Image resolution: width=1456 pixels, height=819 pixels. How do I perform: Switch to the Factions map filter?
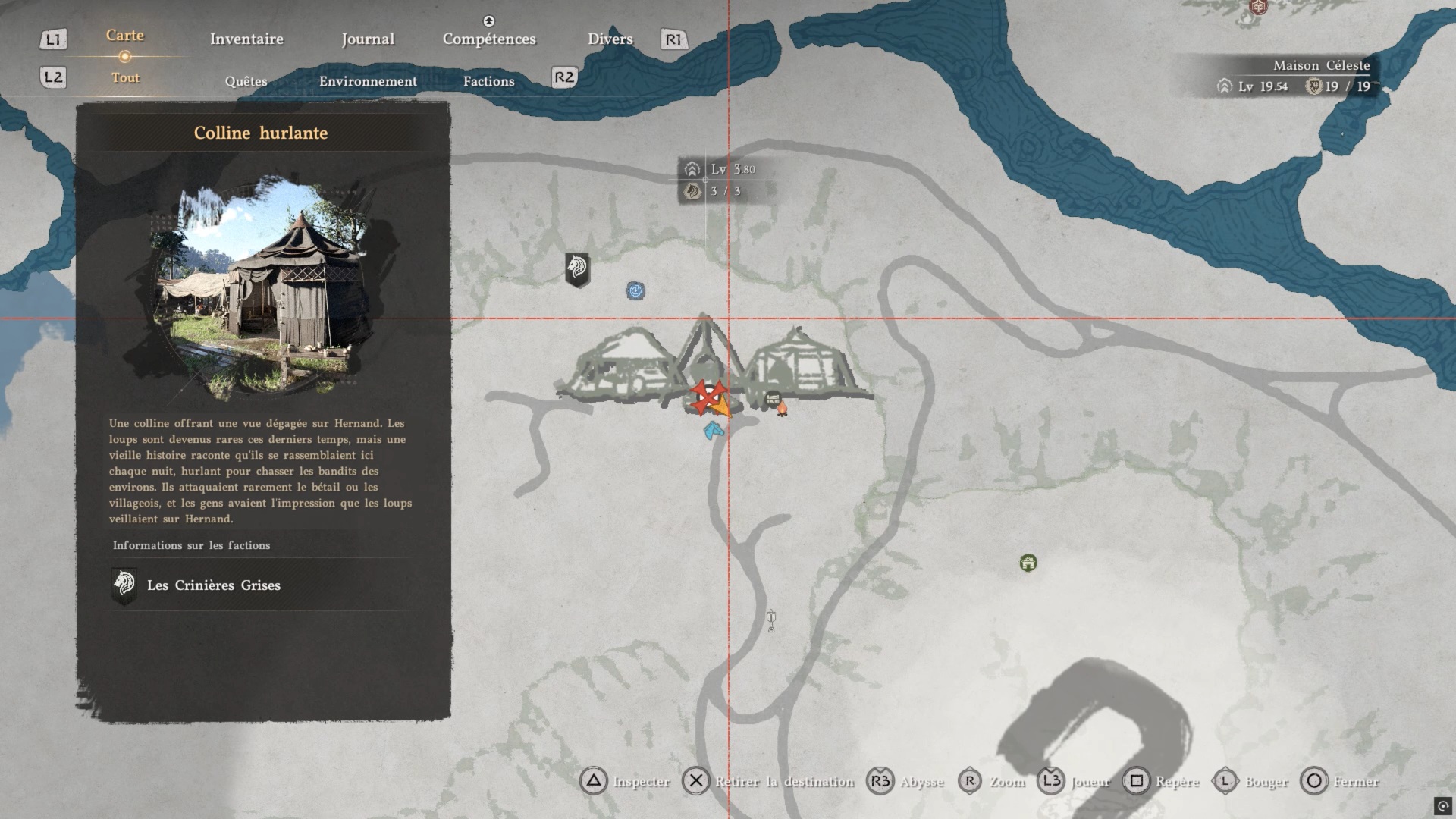[x=488, y=81]
